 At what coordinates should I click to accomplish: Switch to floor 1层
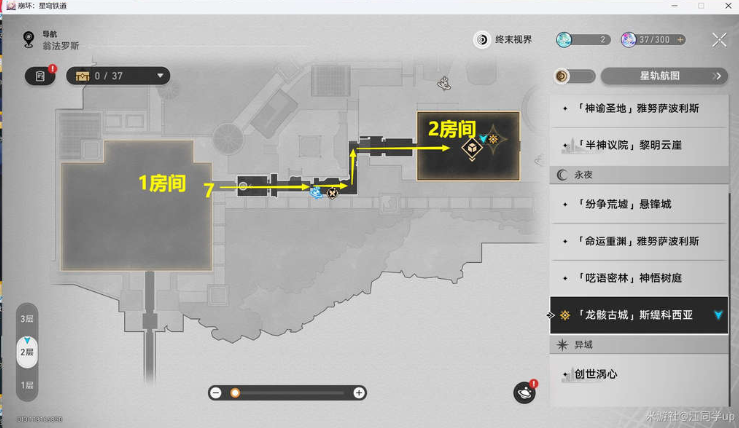click(27, 384)
